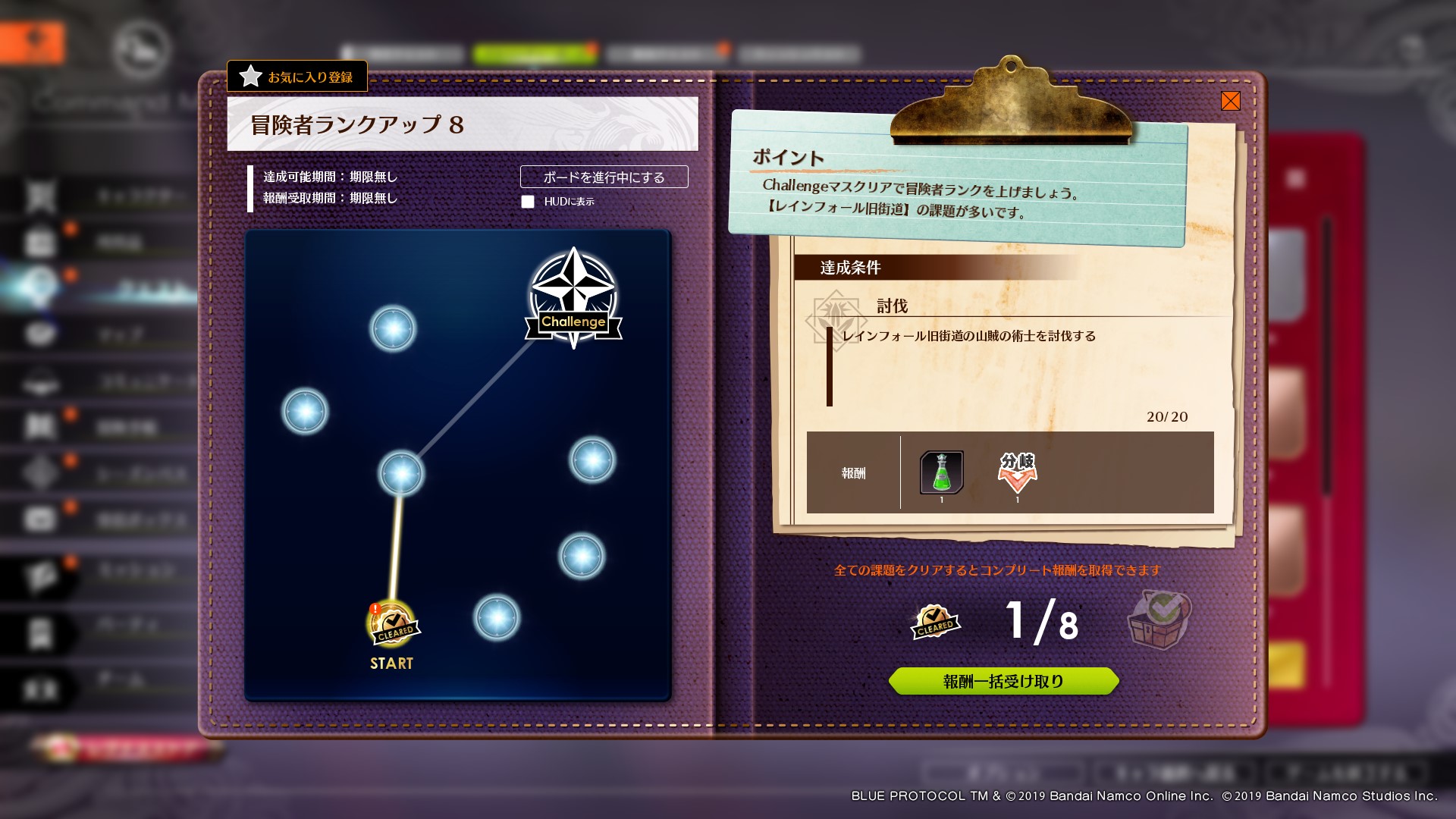This screenshot has width=1456, height=819.
Task: Click the green potion reward icon
Action: click(x=940, y=472)
